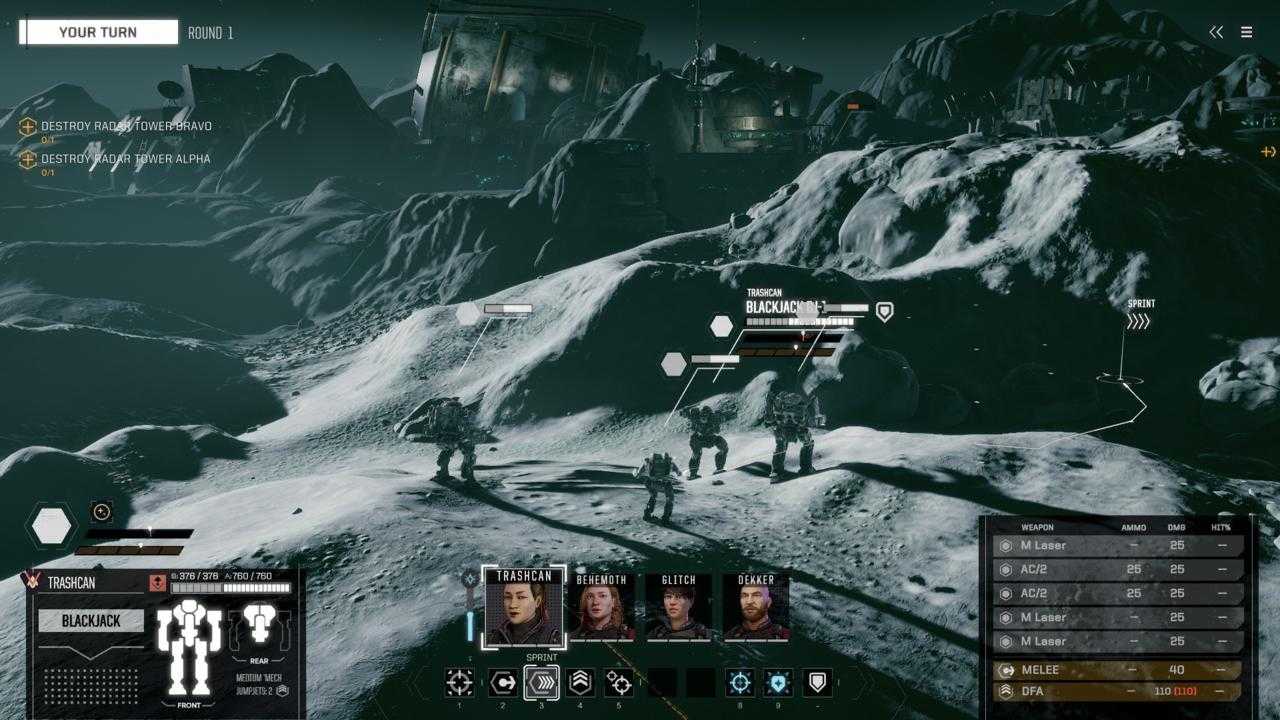Viewport: 1280px width, 720px height.
Task: Open the hamburger menu
Action: coord(1246,32)
